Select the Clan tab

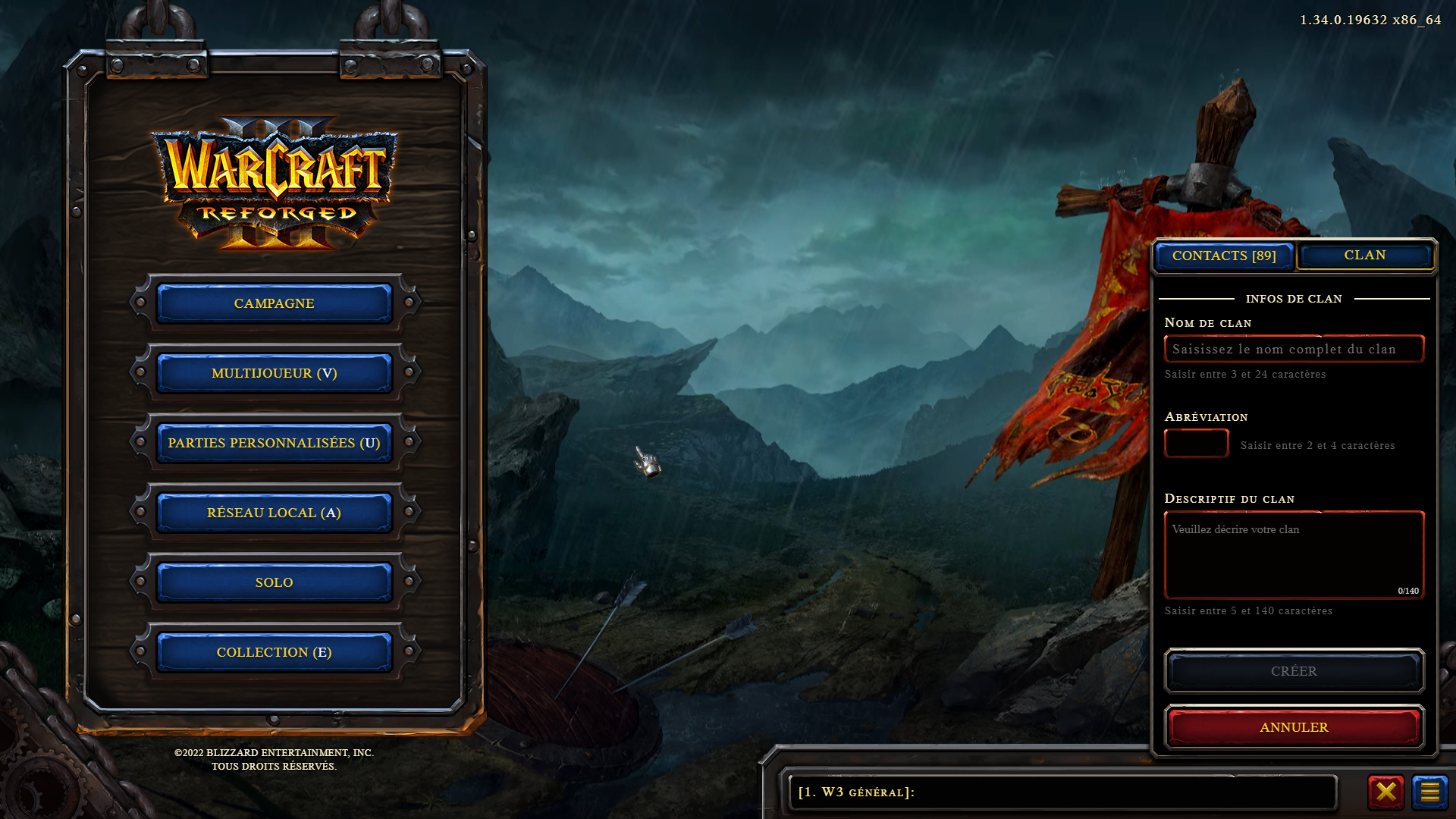pos(1365,256)
